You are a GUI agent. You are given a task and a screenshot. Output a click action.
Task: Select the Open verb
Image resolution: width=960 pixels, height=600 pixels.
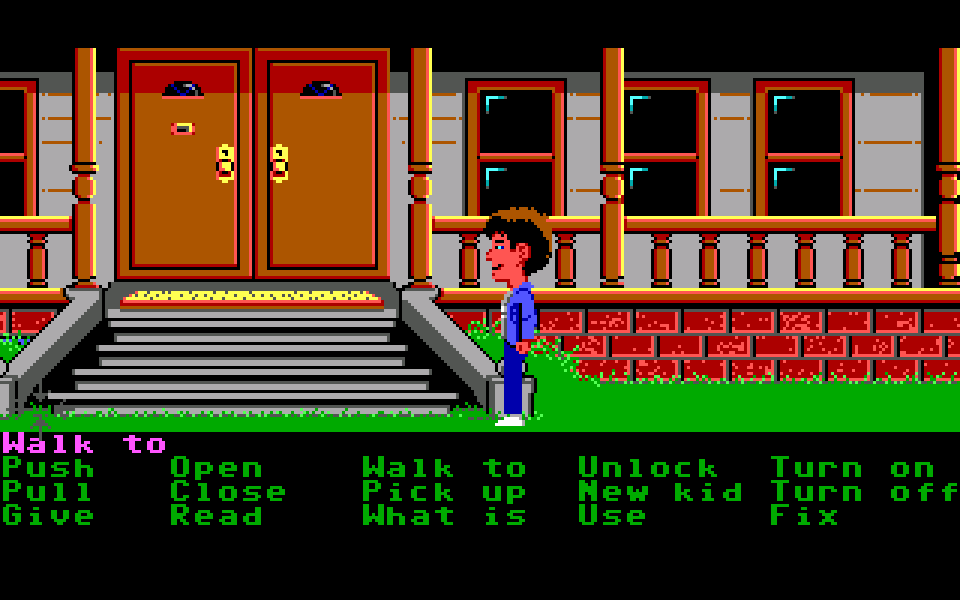[216, 468]
